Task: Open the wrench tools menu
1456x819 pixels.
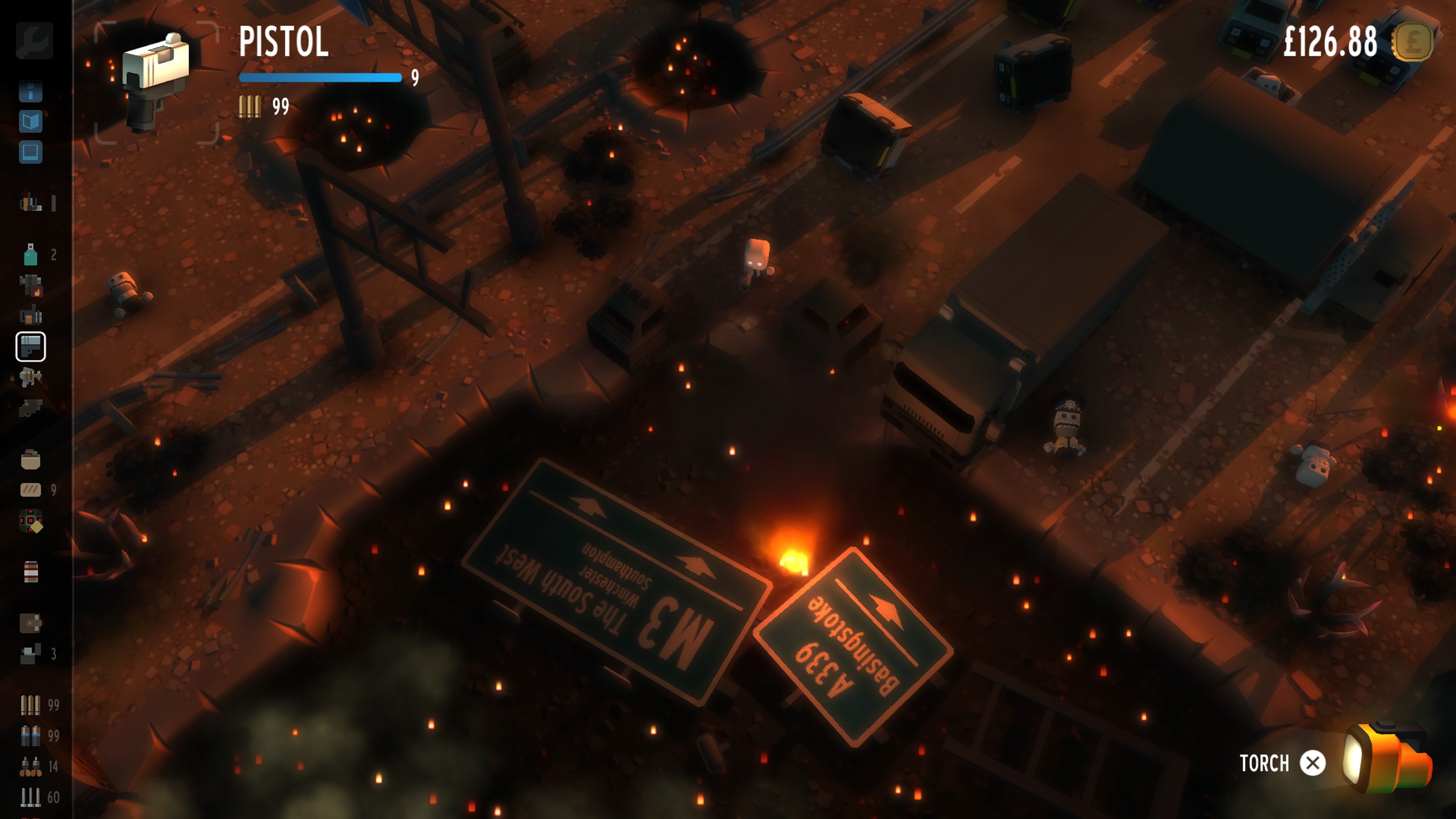Action: point(34,40)
